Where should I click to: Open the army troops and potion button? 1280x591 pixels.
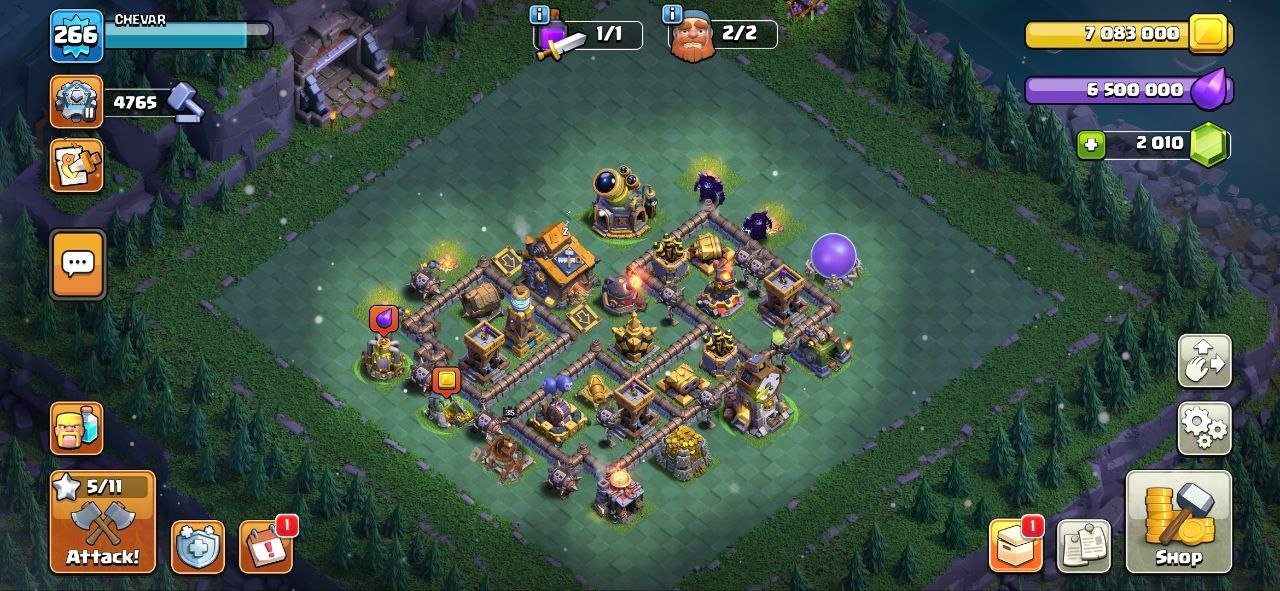(77, 428)
